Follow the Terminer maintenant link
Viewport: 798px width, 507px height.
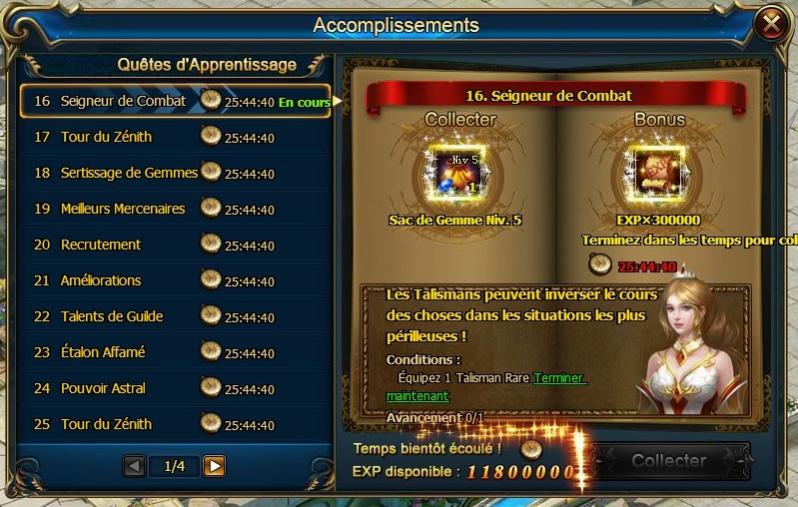pyautogui.click(x=559, y=378)
